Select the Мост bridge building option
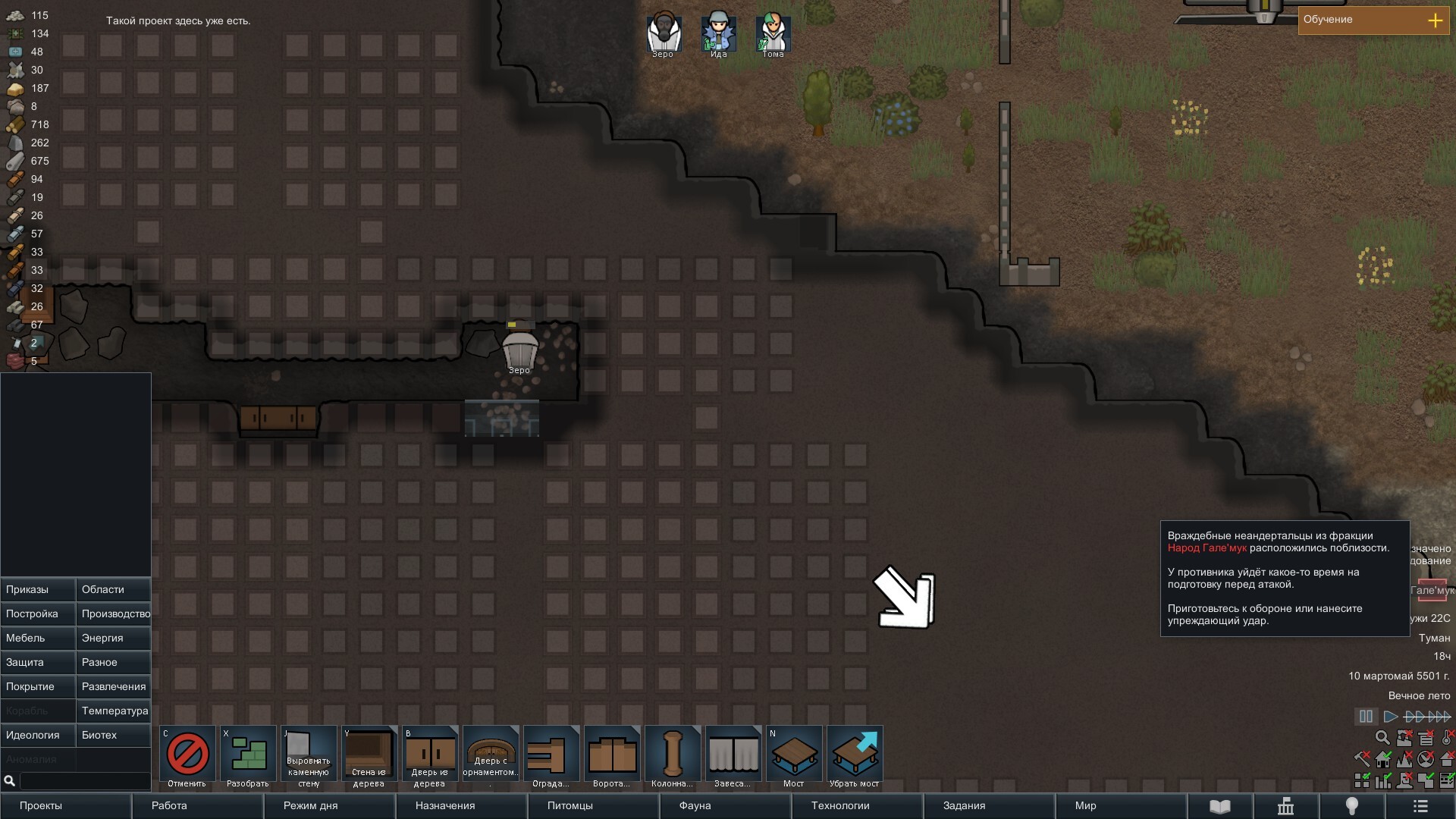This screenshot has width=1456, height=819. pos(794,755)
